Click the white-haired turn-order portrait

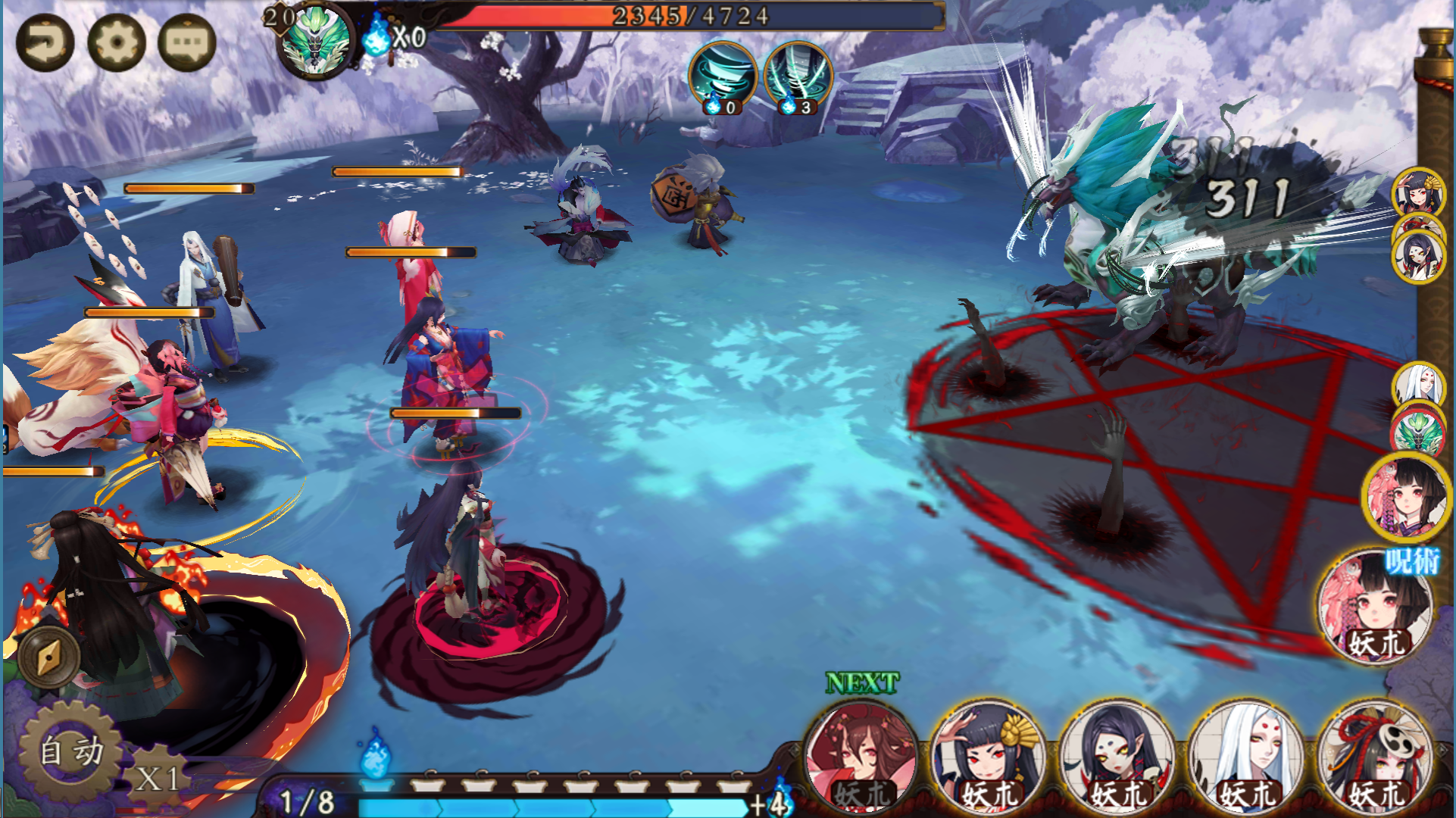[x=1417, y=385]
